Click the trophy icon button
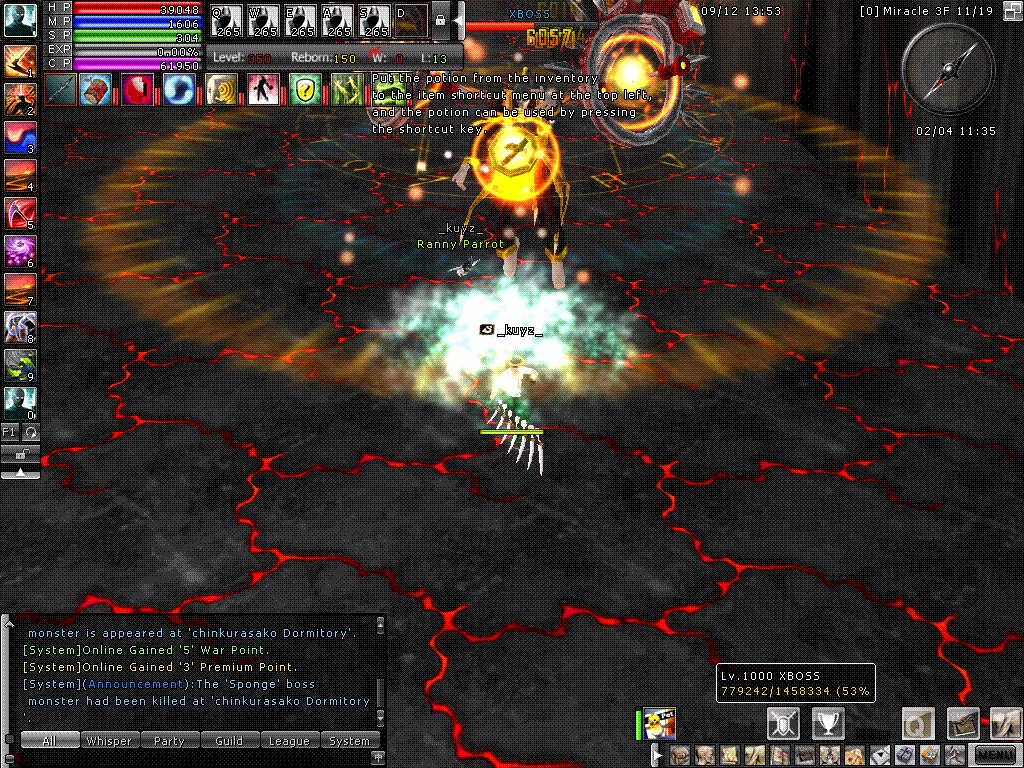This screenshot has height=768, width=1024. click(828, 722)
